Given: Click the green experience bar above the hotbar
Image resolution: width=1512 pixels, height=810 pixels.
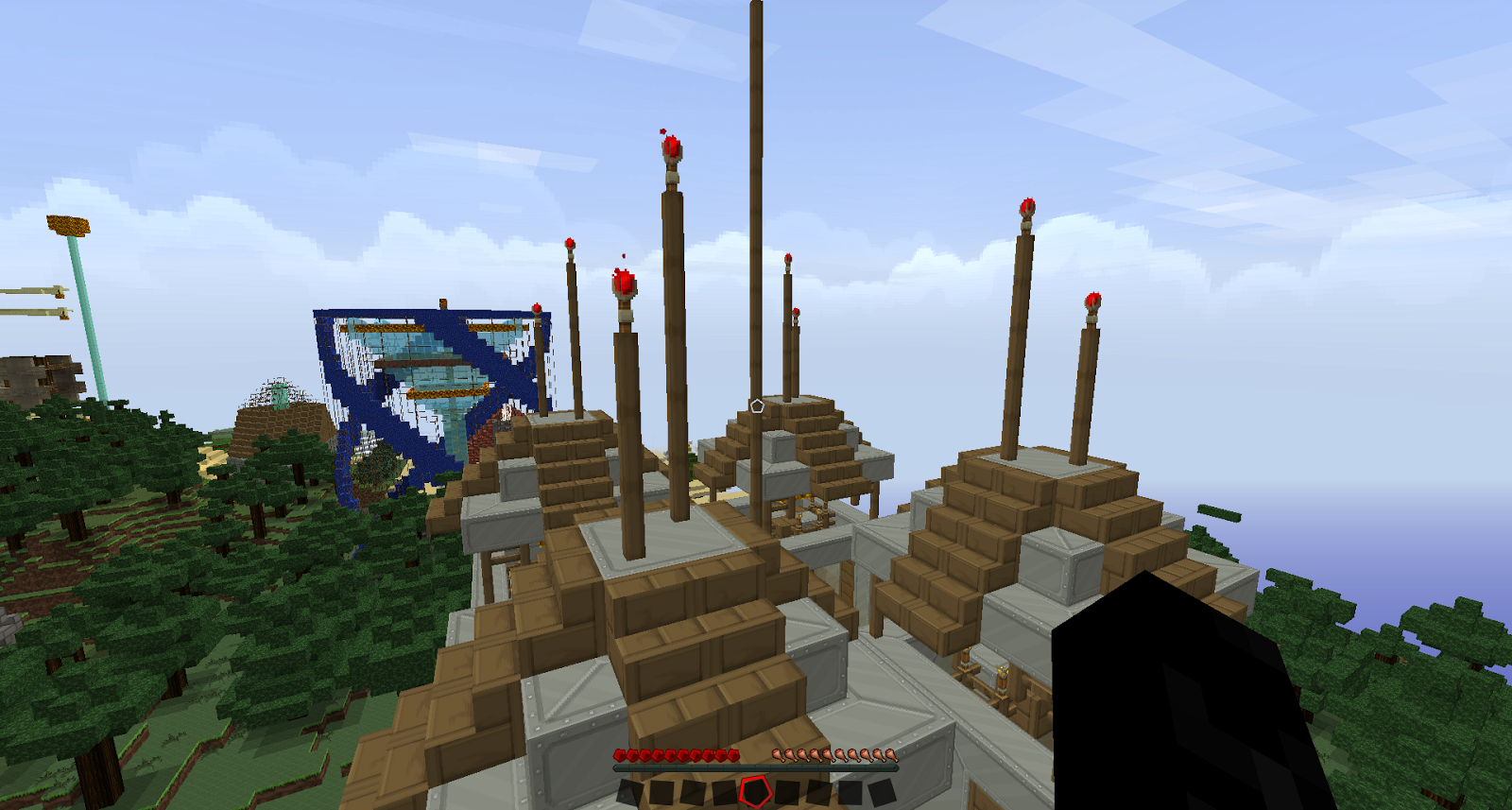Looking at the screenshot, I should 756,767.
